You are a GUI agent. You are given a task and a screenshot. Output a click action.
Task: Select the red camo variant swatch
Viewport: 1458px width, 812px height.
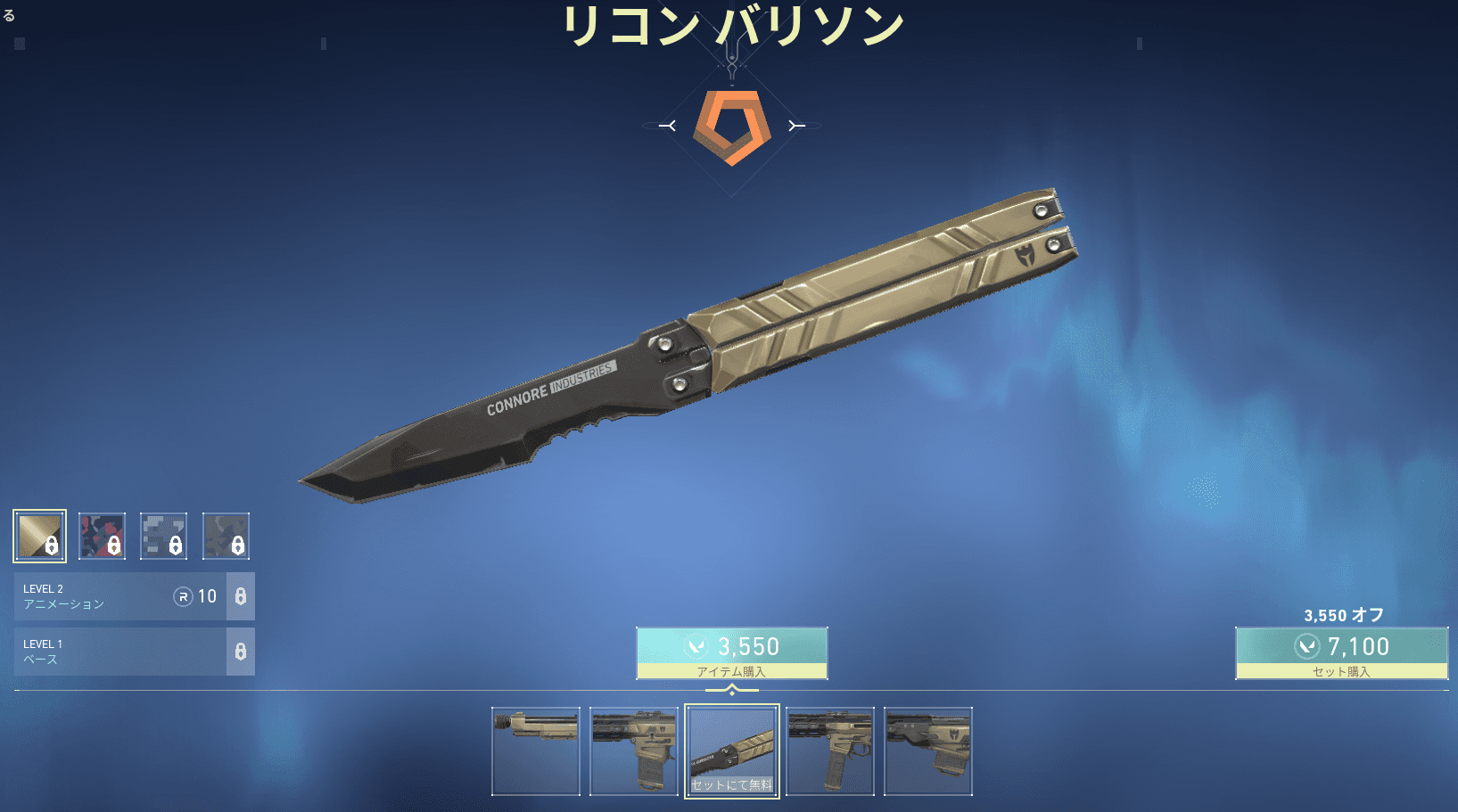pos(102,536)
